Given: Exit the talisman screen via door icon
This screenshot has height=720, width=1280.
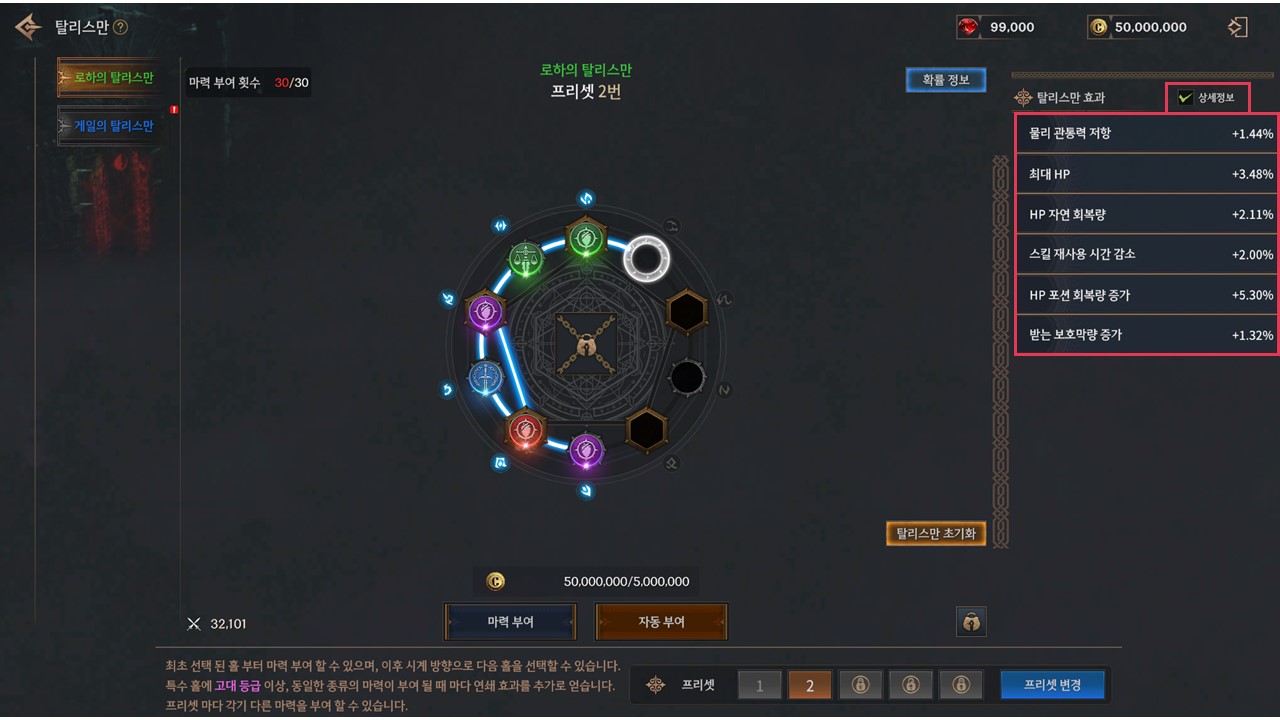Looking at the screenshot, I should point(1238,27).
